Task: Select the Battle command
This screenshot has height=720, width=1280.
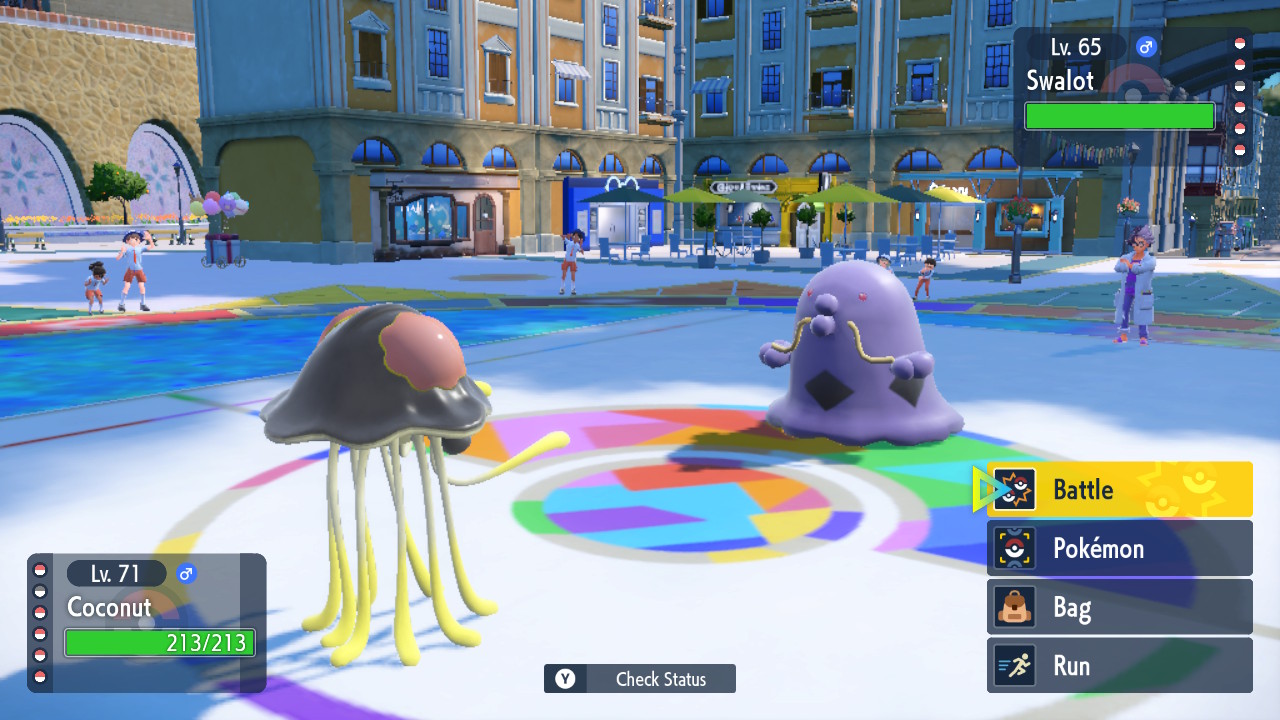Action: [x=1119, y=490]
